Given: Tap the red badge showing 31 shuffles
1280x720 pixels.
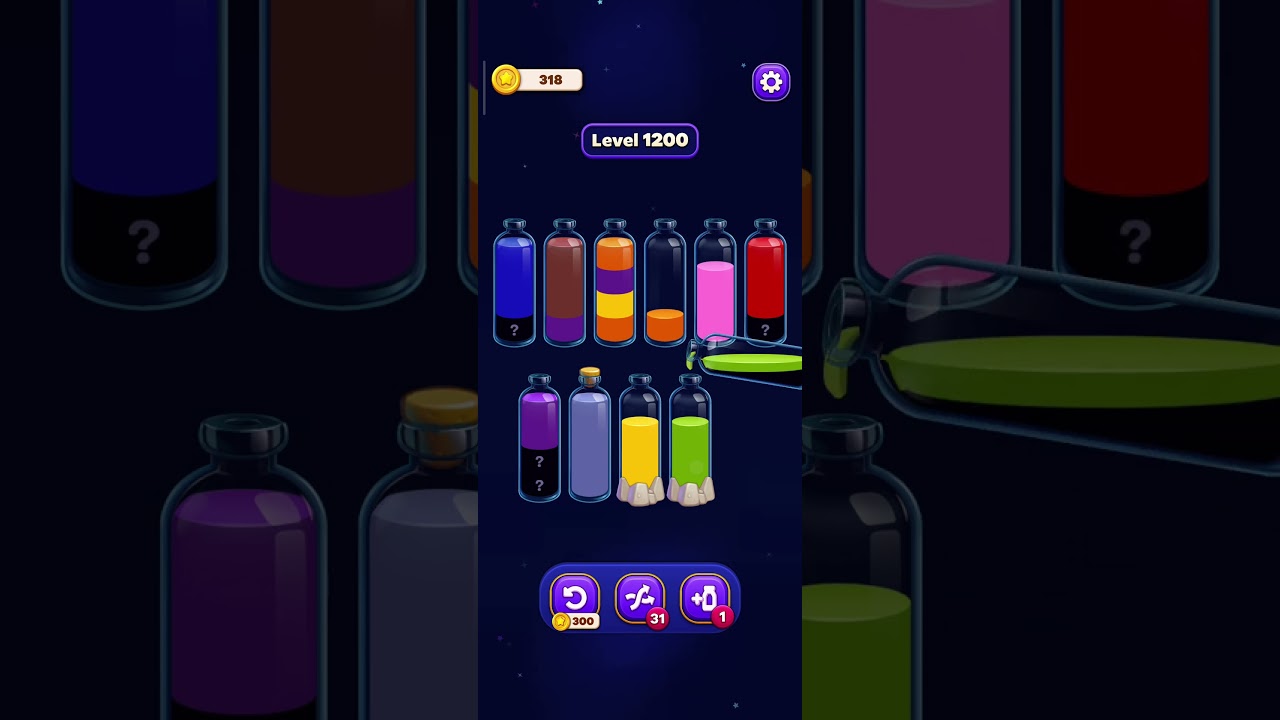Looking at the screenshot, I should click(x=658, y=618).
